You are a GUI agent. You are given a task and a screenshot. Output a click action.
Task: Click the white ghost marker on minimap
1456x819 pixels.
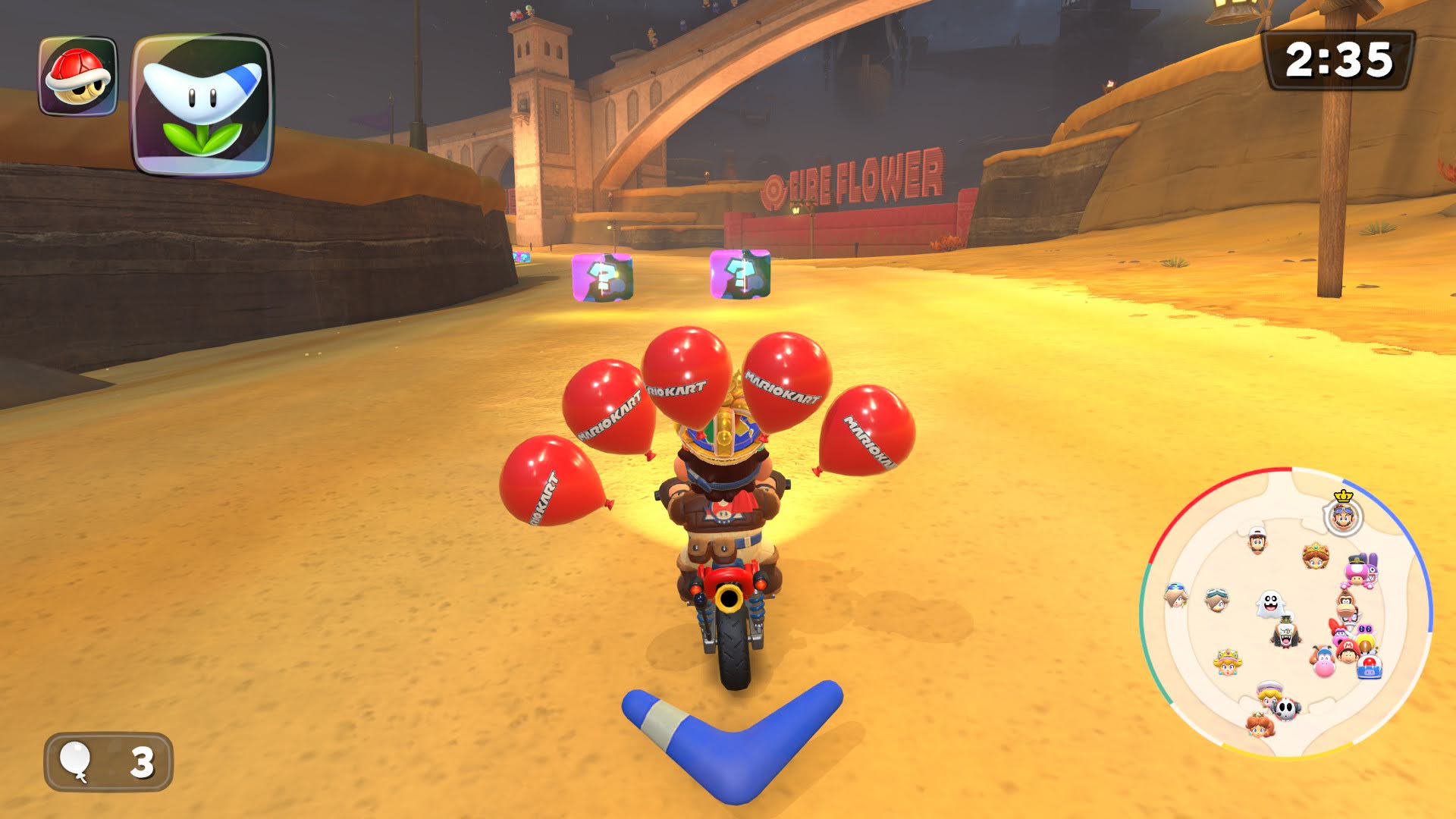coord(1269,604)
